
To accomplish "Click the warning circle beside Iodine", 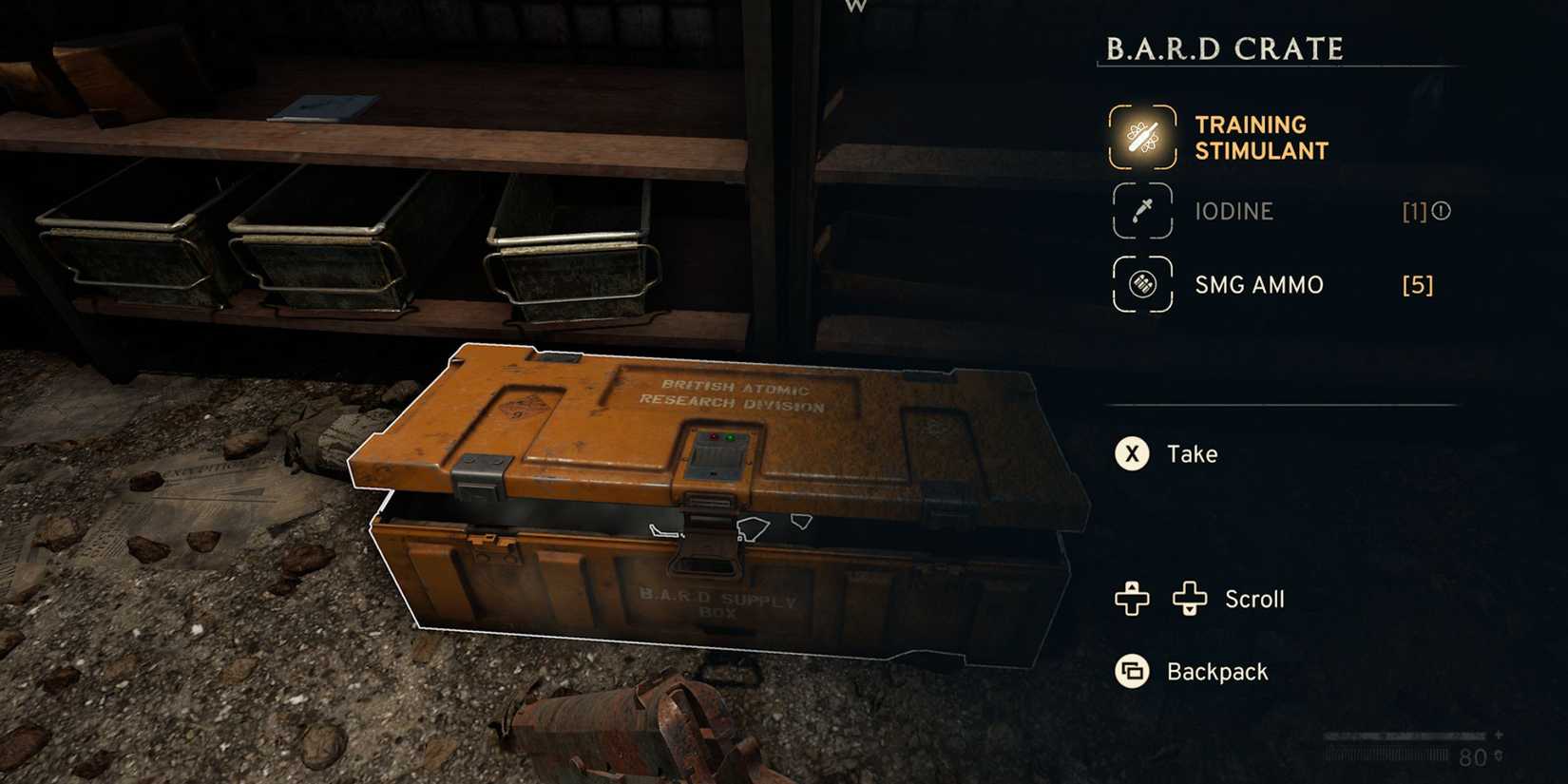I will [1442, 211].
